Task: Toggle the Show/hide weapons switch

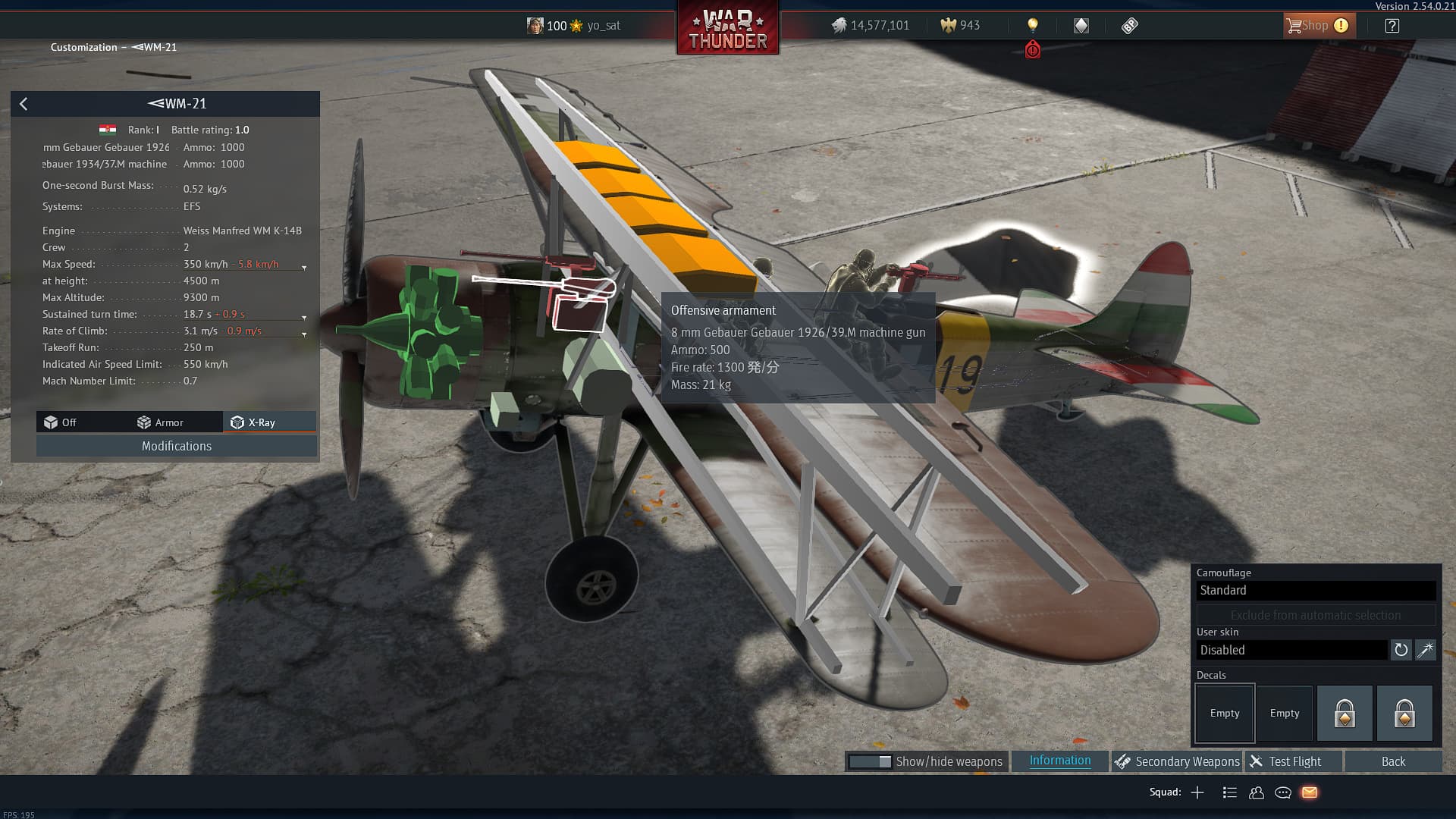Action: (870, 761)
